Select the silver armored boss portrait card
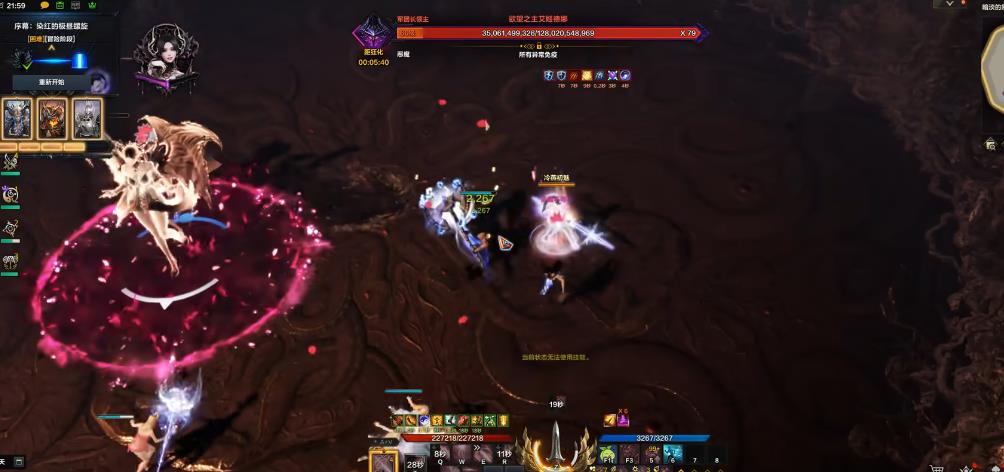Viewport: 1004px width, 472px height. coord(87,119)
